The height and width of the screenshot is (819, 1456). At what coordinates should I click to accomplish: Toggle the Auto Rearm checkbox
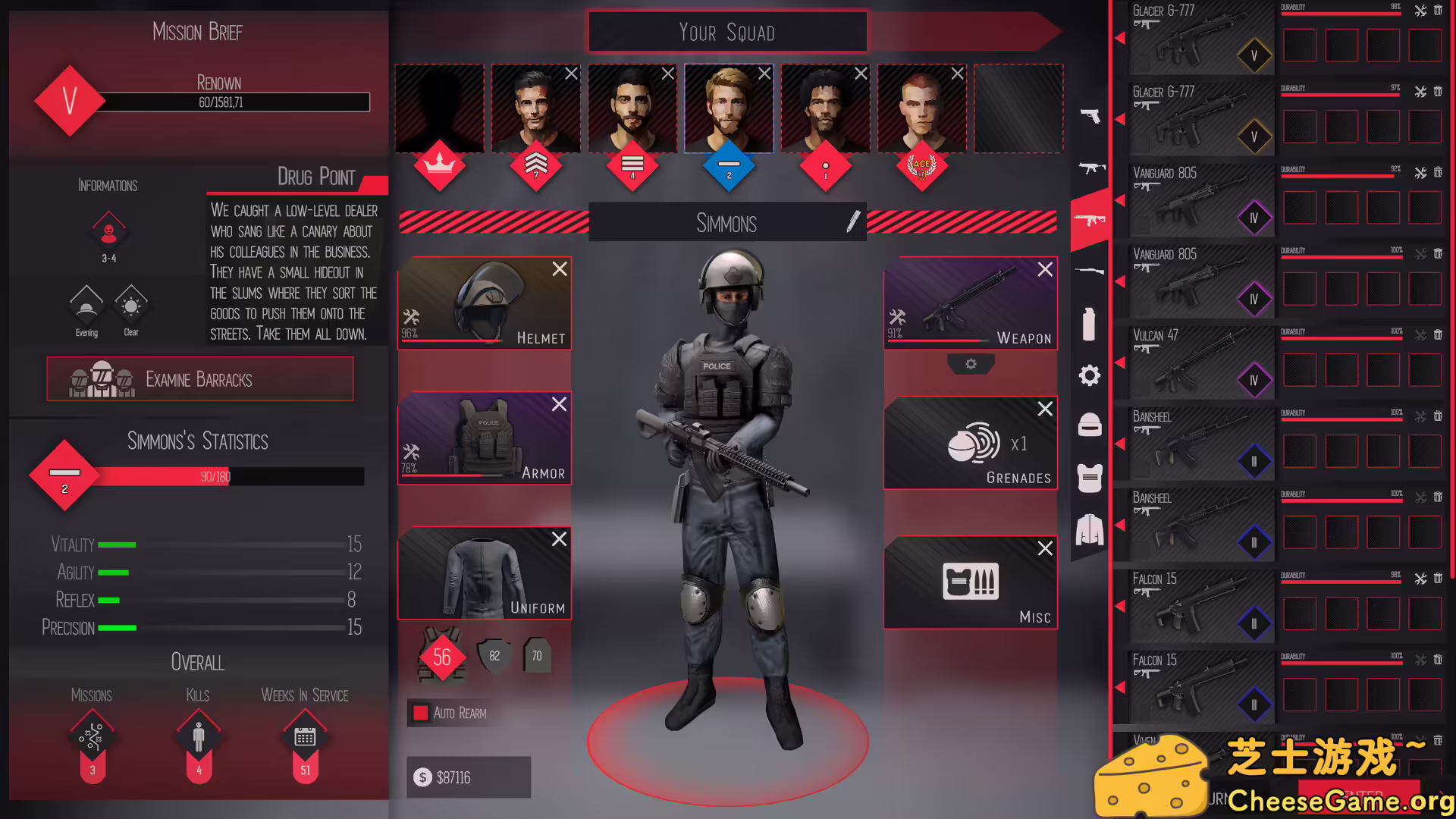(422, 712)
